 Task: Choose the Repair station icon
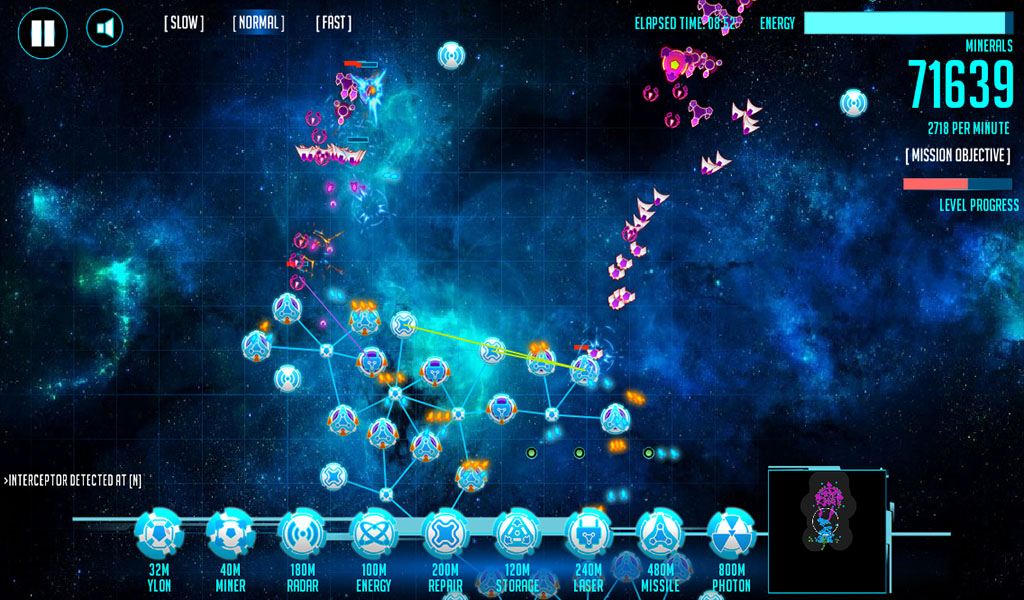[x=445, y=534]
